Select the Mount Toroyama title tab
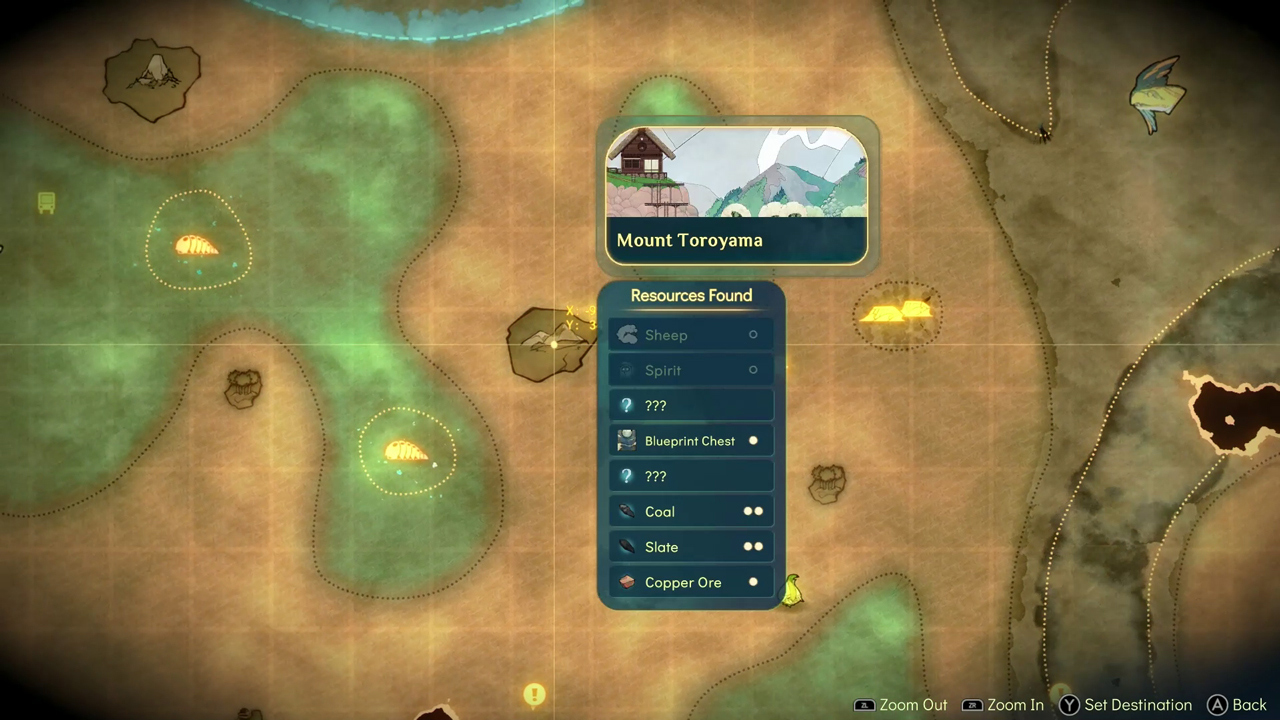The image size is (1280, 720). tap(689, 240)
